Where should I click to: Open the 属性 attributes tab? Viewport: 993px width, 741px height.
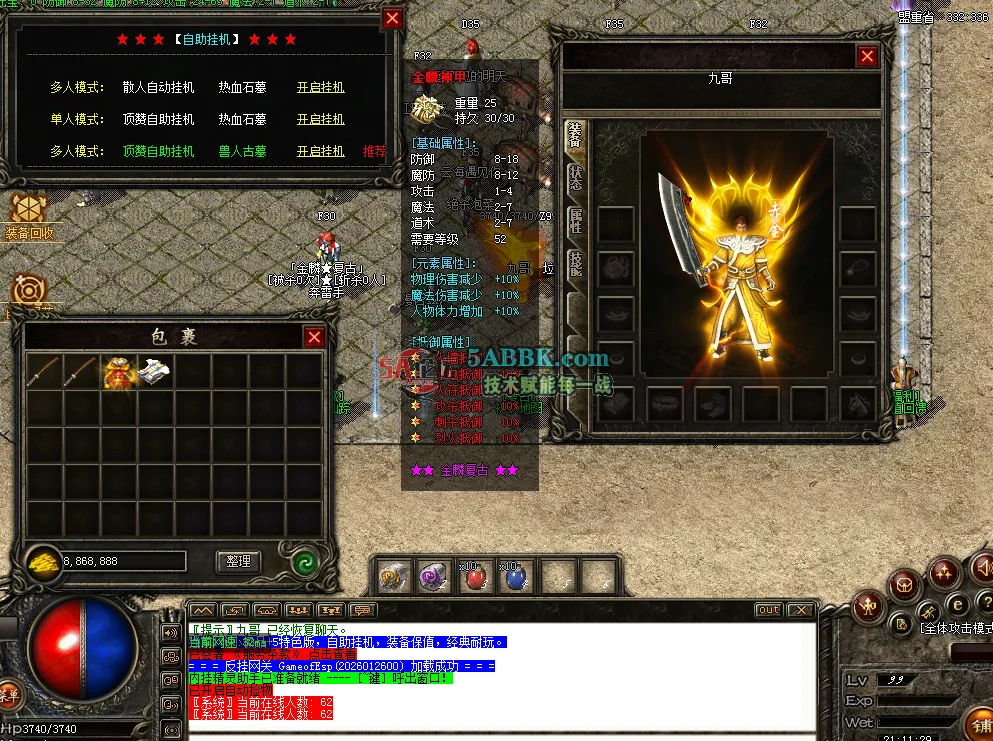[x=575, y=222]
